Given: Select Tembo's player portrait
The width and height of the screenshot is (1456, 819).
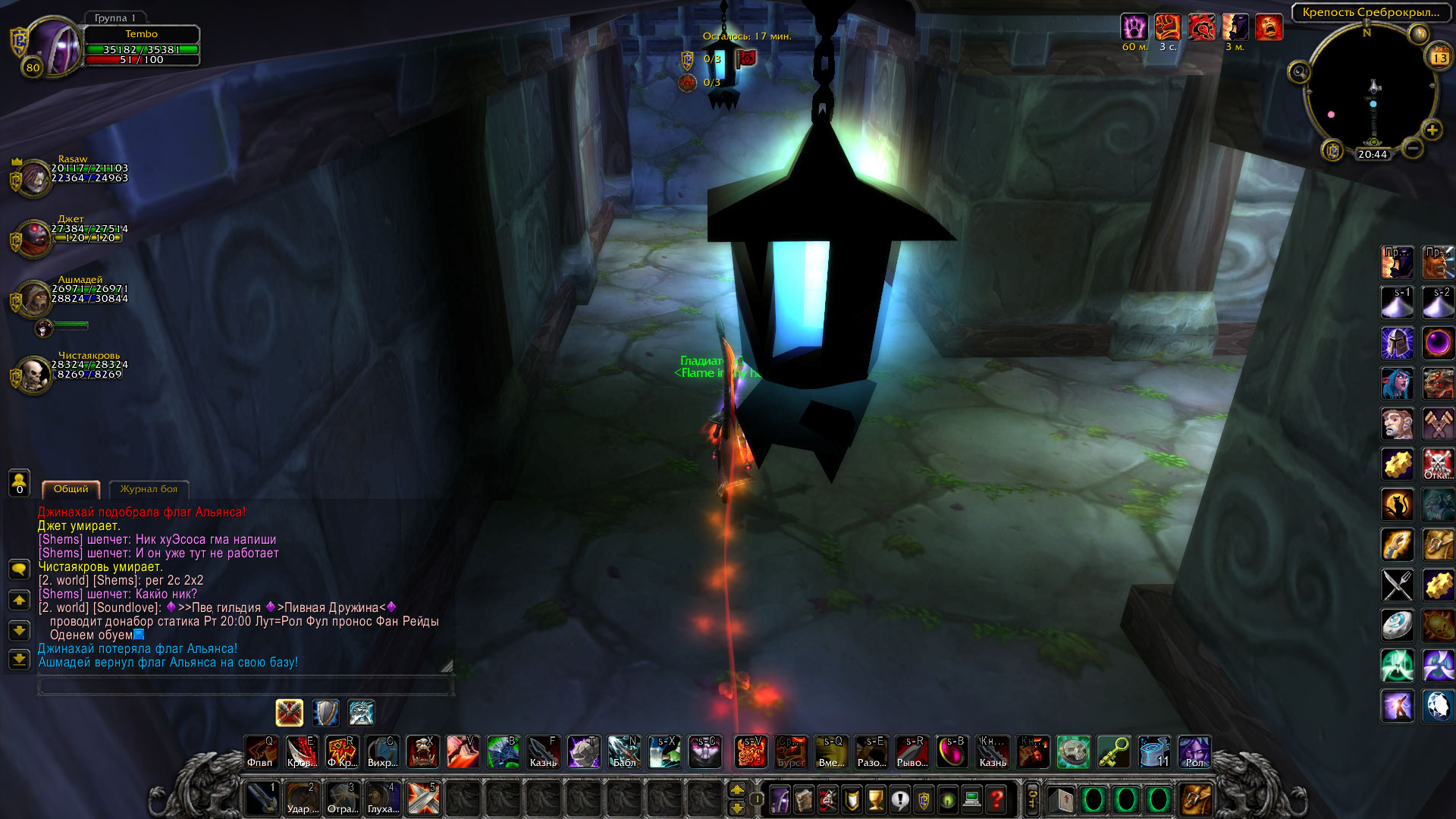Looking at the screenshot, I should (x=55, y=47).
